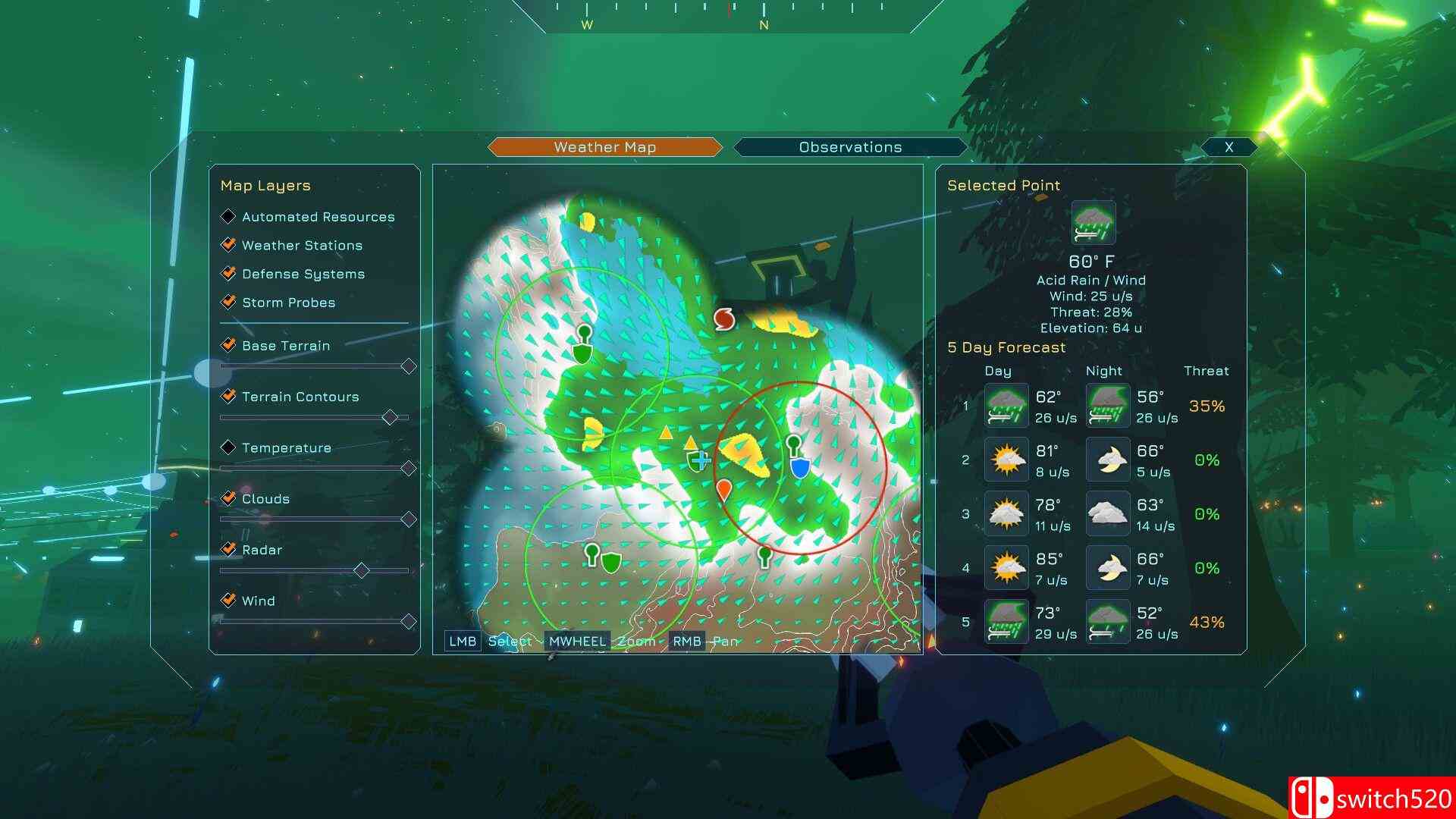The image size is (1456, 819).
Task: Click the acid rain icon in Selected Point panel
Action: coord(1091,221)
